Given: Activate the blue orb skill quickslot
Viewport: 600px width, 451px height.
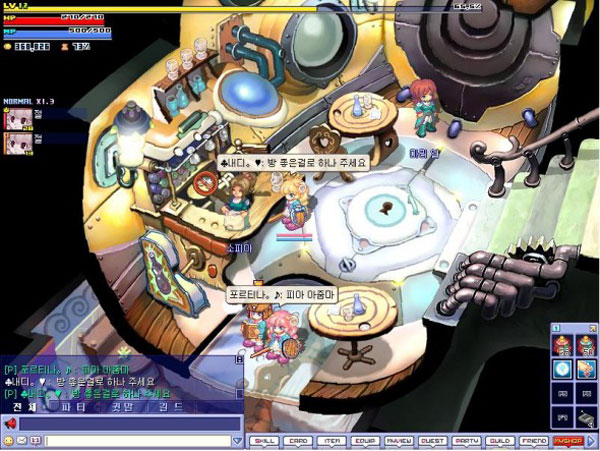Looking at the screenshot, I should pyautogui.click(x=561, y=369).
